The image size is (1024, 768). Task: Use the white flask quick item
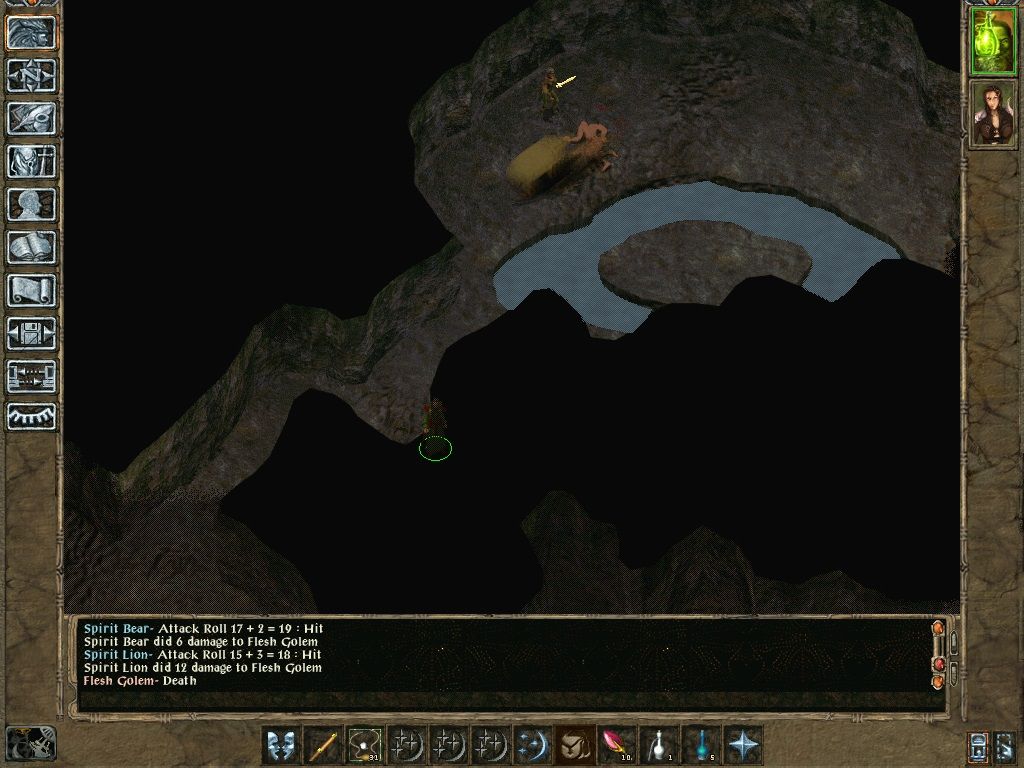click(658, 745)
